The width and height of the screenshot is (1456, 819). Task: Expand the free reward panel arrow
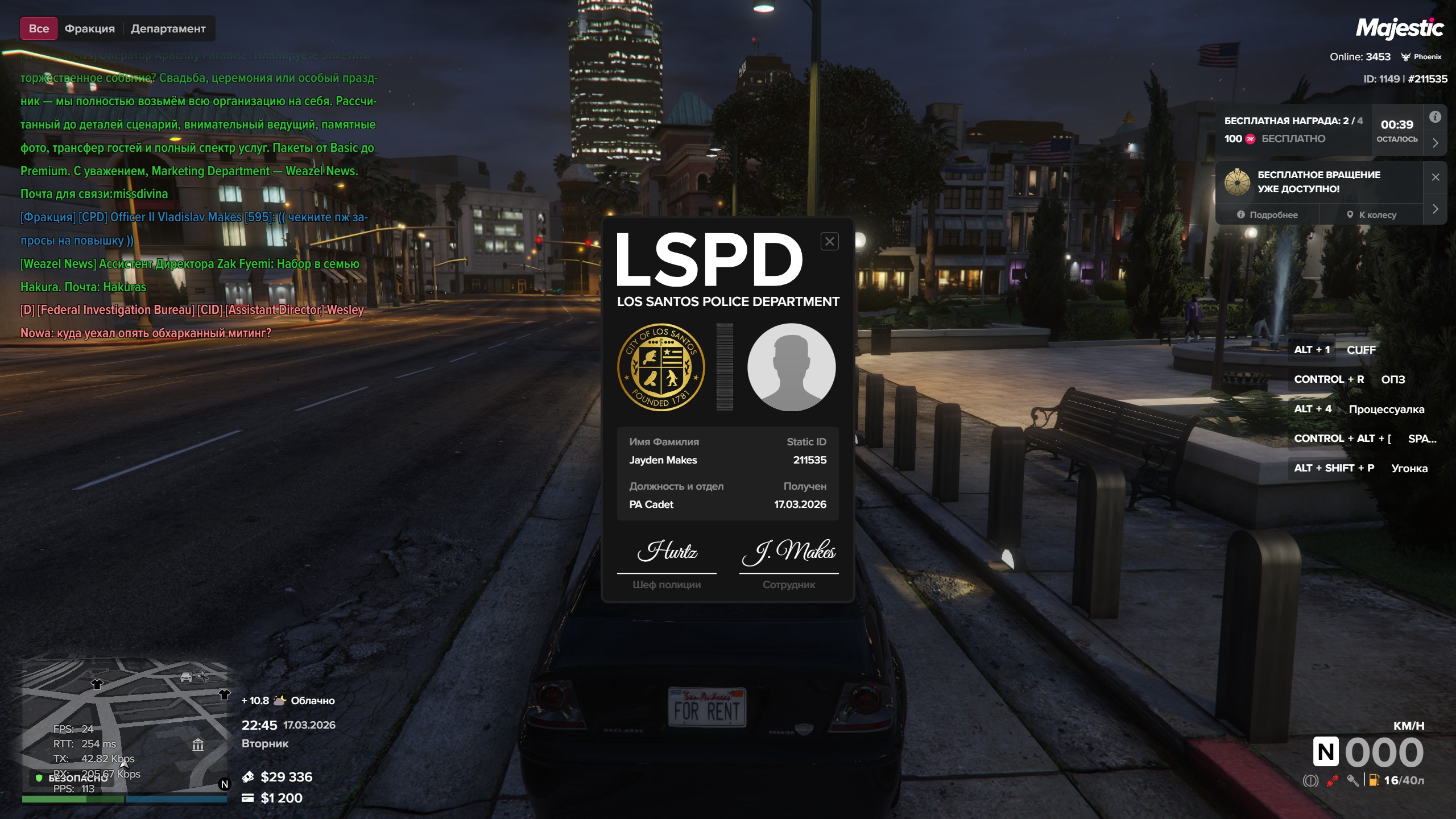click(x=1436, y=143)
